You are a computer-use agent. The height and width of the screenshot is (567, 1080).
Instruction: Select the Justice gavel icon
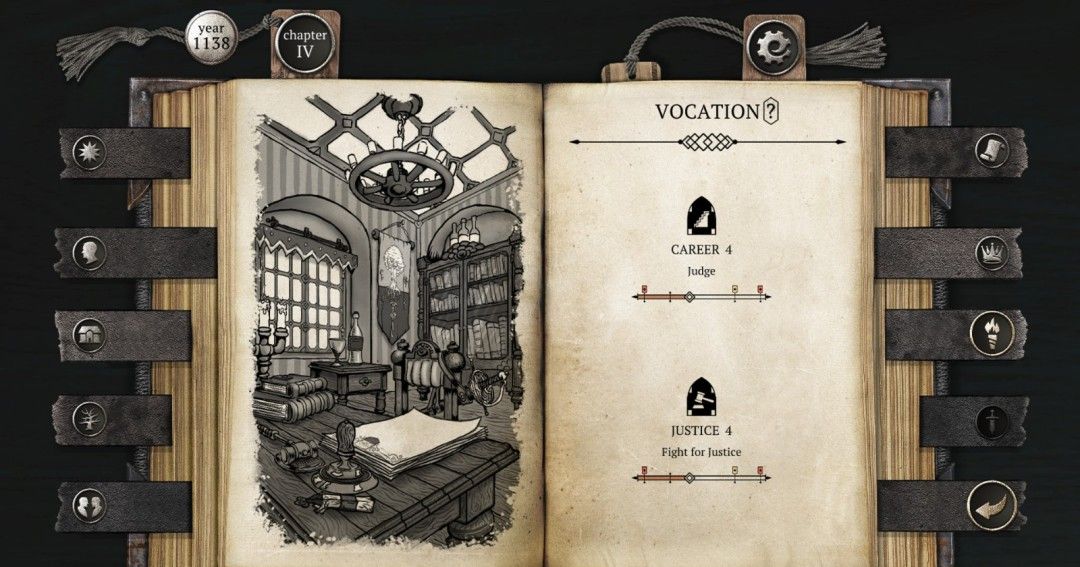coord(701,399)
